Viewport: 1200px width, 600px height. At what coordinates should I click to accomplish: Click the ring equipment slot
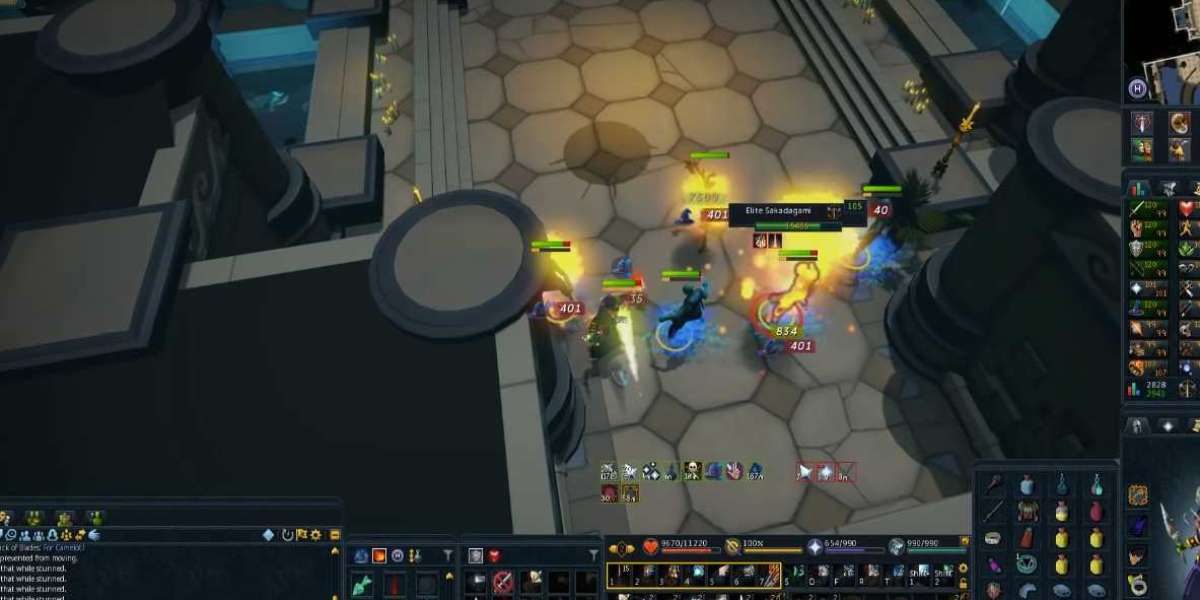coord(1138,583)
